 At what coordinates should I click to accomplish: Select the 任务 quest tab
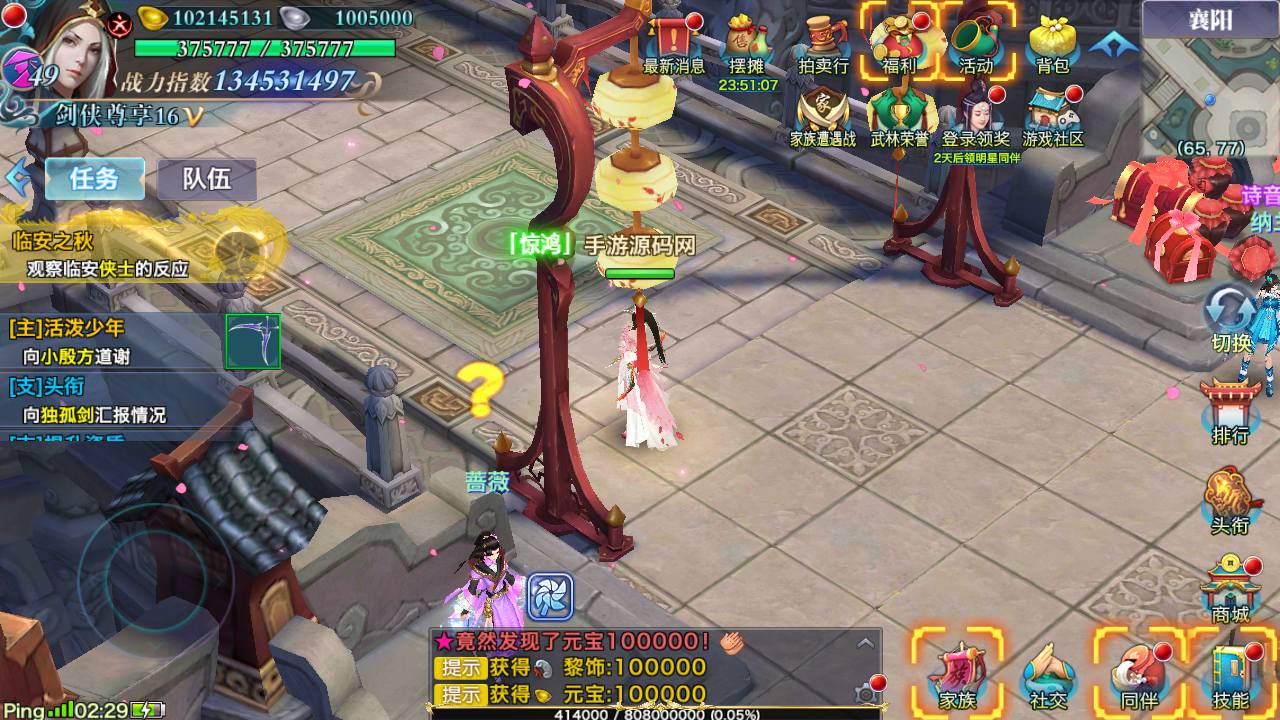coord(94,179)
